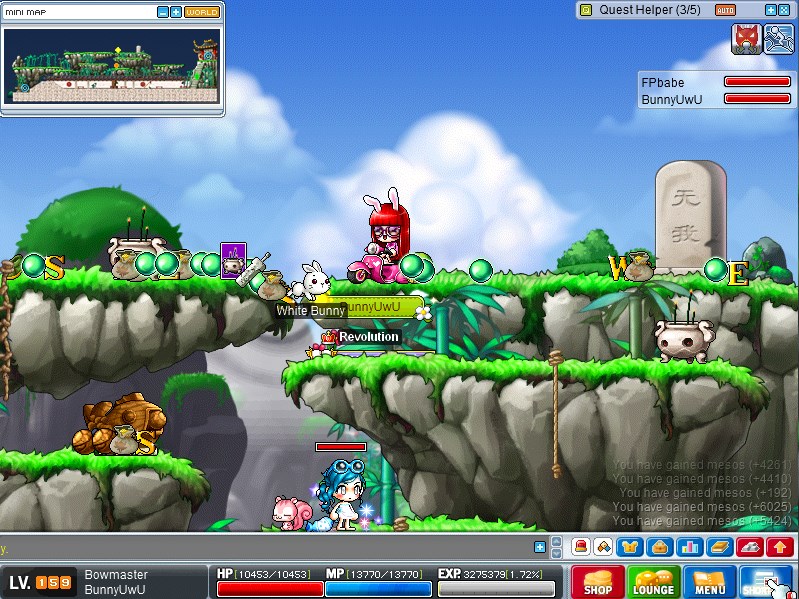Viewport: 799px width, 599px height.
Task: Click the red up-arrow quick slot button
Action: coord(780,546)
